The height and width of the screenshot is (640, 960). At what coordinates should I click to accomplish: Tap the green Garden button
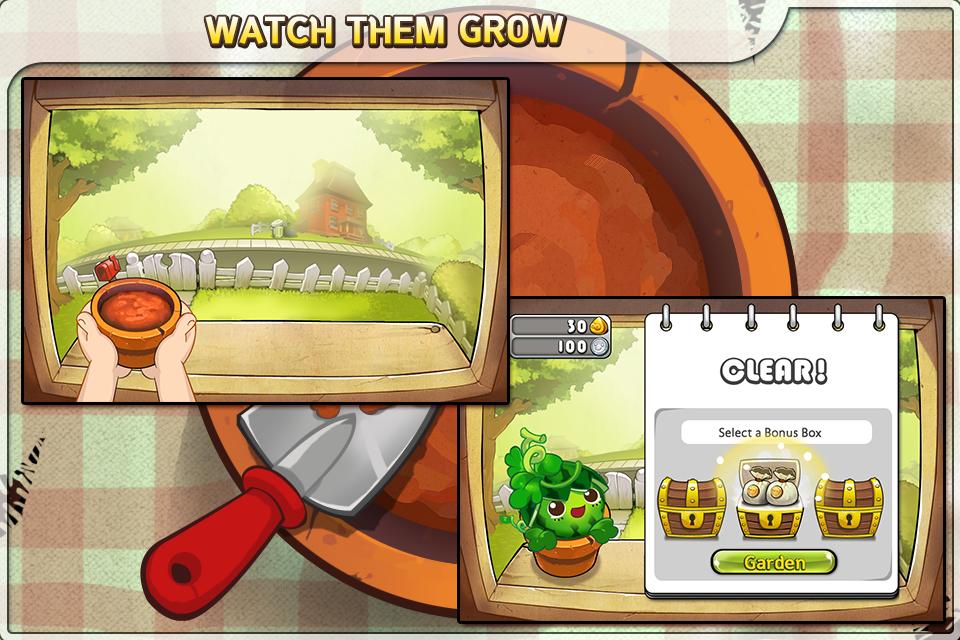774,562
